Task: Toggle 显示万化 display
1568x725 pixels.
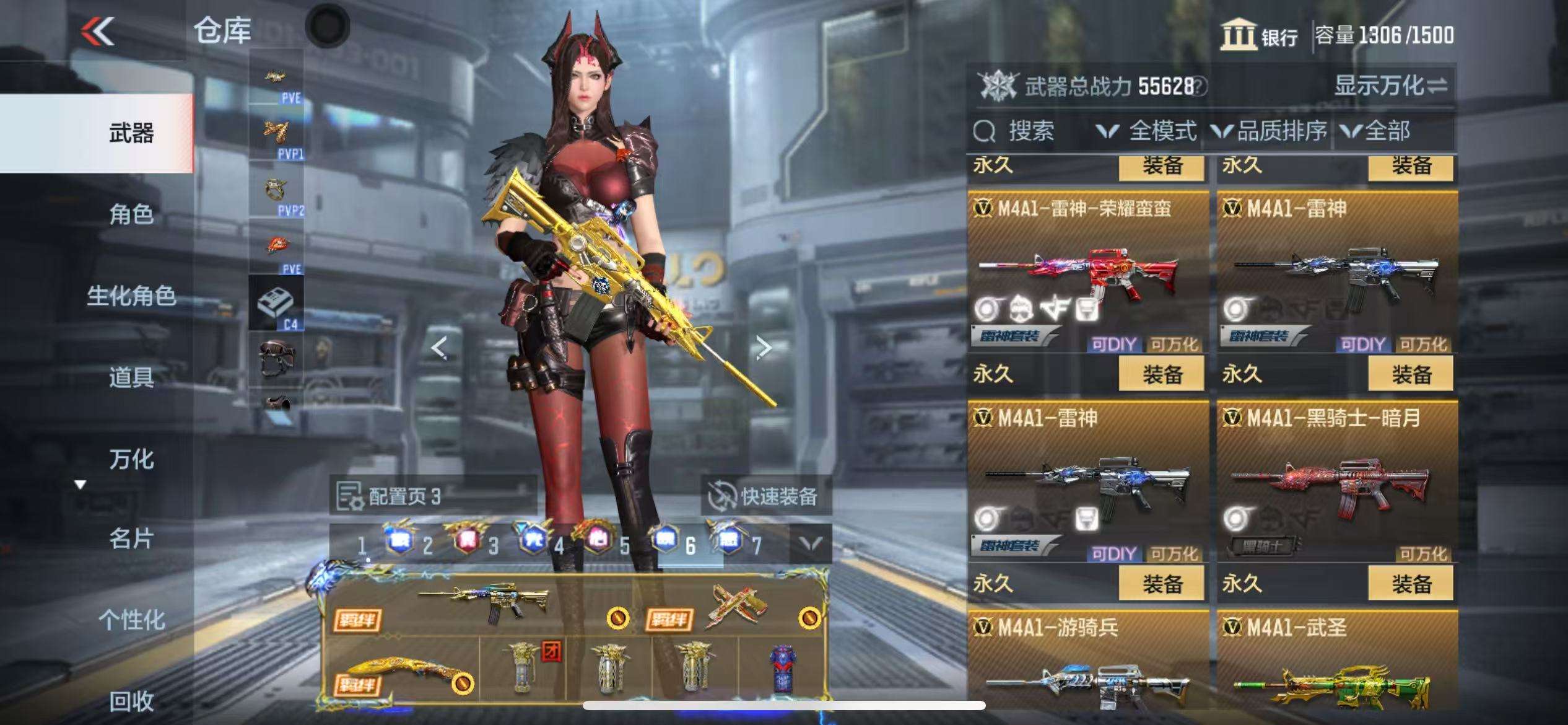Action: [1390, 86]
